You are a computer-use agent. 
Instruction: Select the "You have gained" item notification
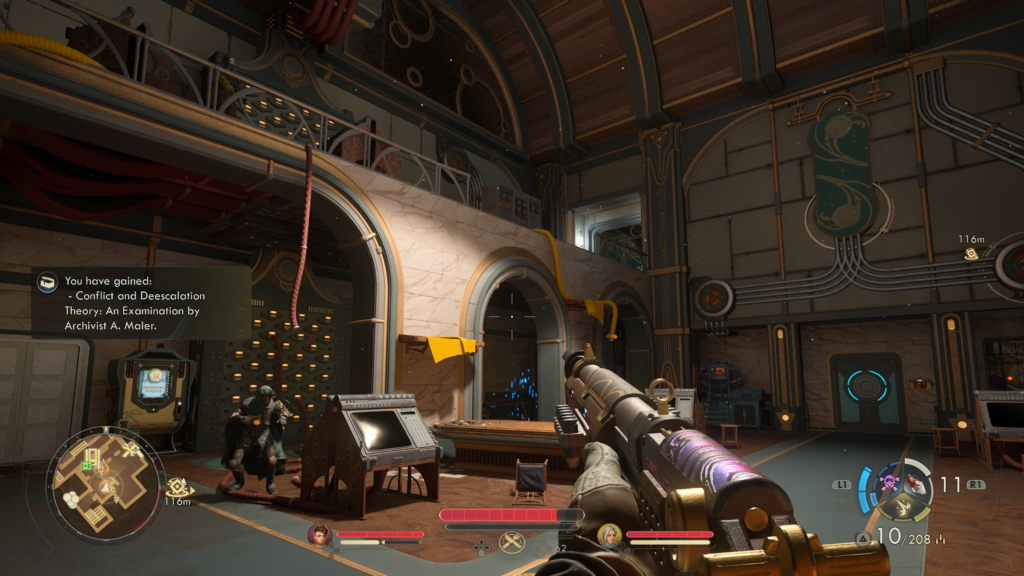tap(140, 302)
